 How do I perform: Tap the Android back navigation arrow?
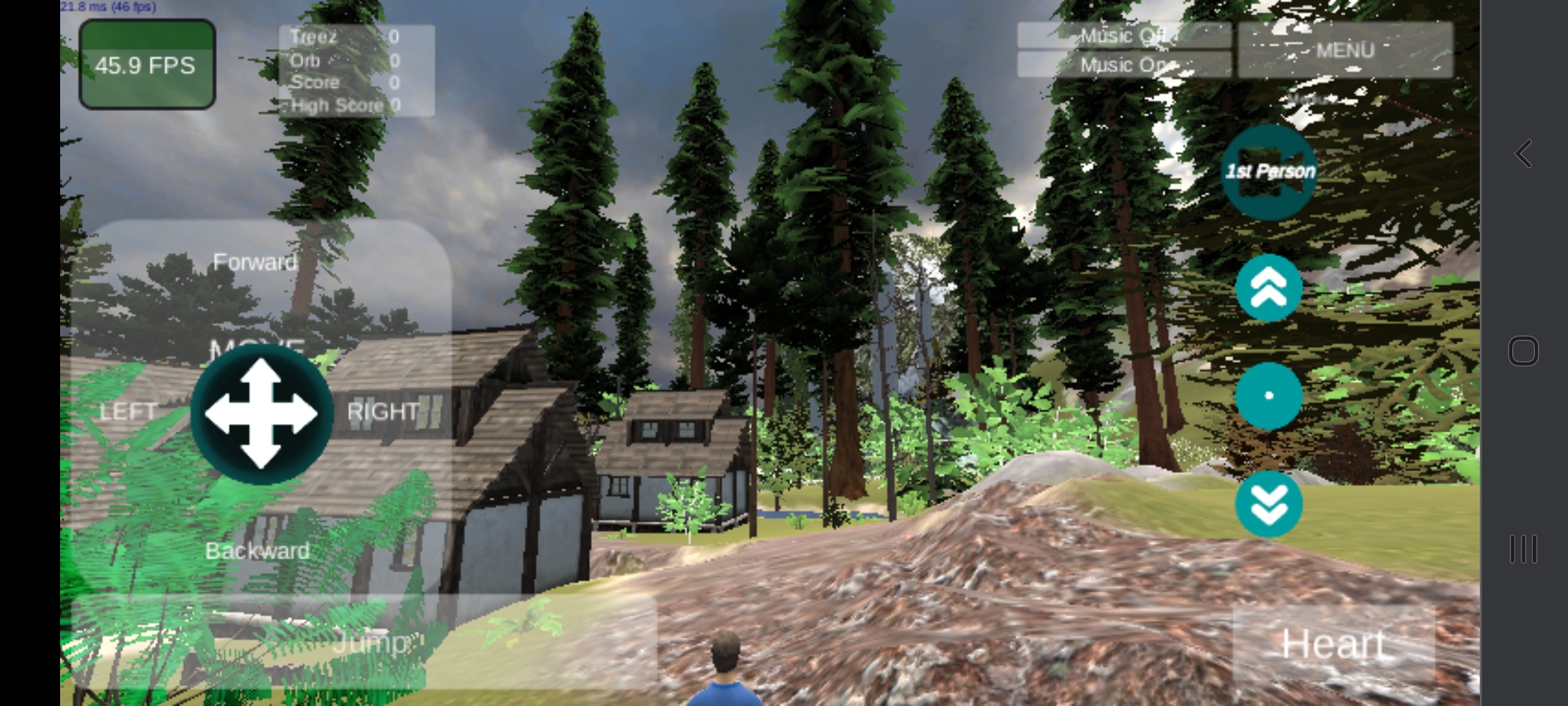pyautogui.click(x=1523, y=154)
